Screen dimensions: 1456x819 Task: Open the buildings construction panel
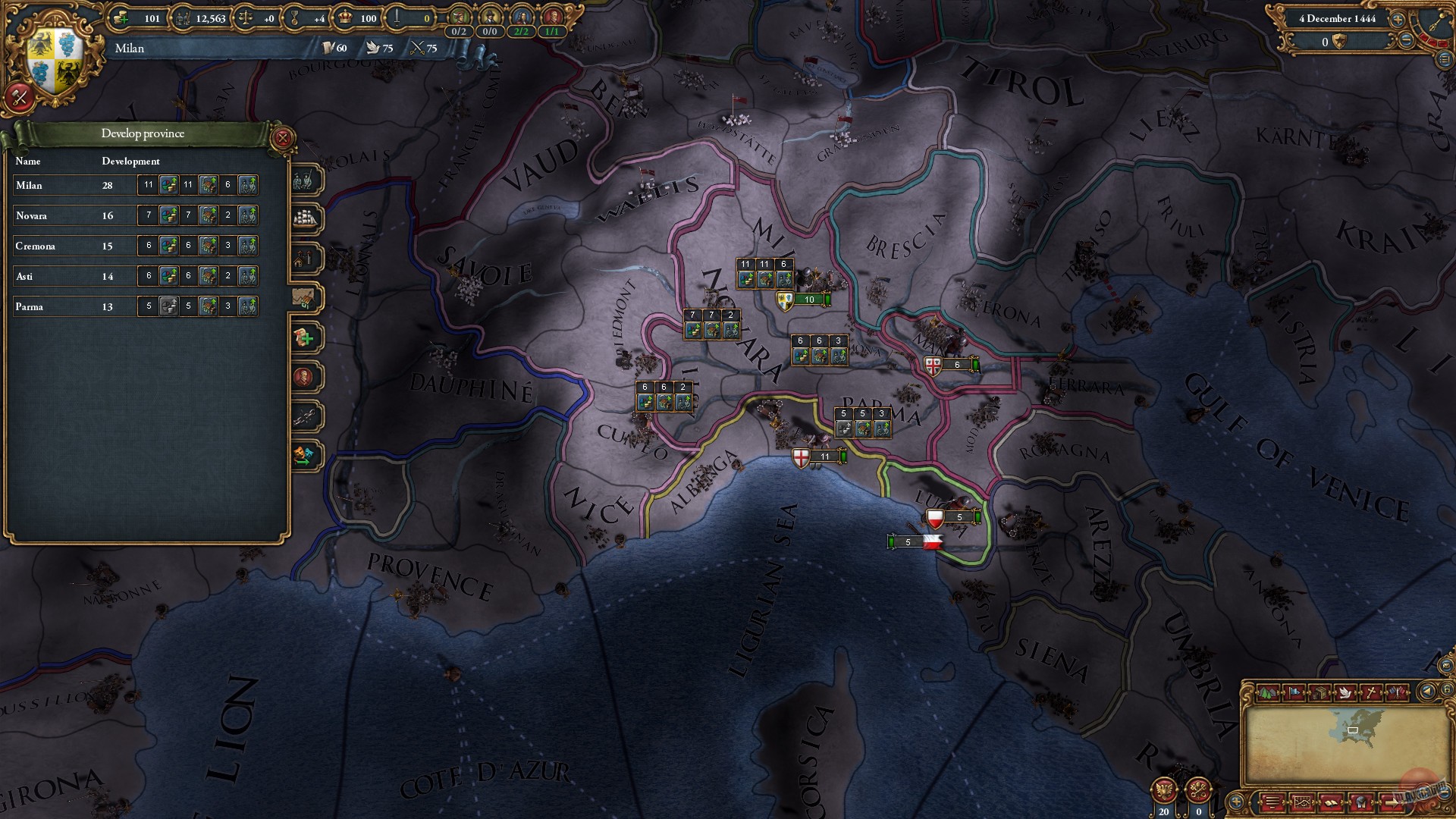[x=306, y=256]
